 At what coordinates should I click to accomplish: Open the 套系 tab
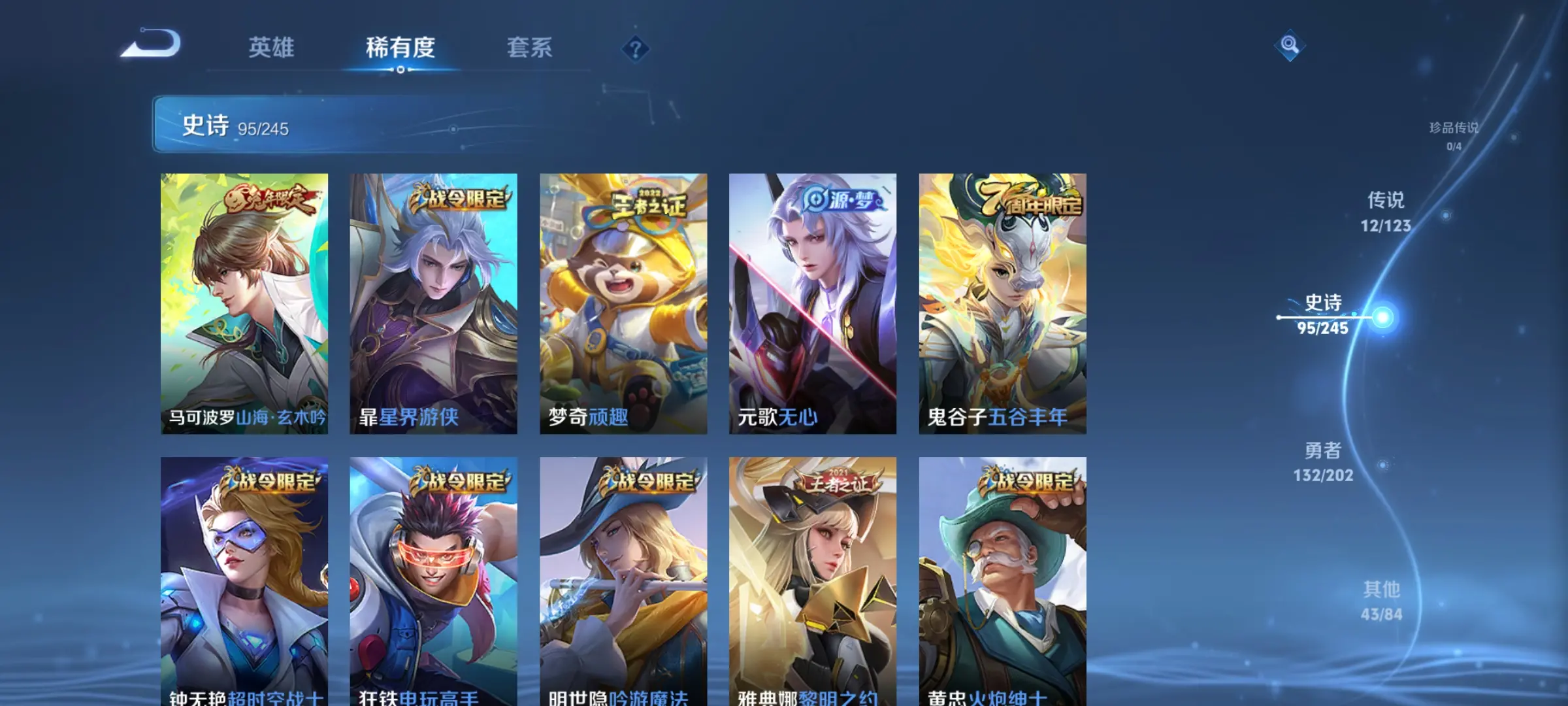pos(529,48)
